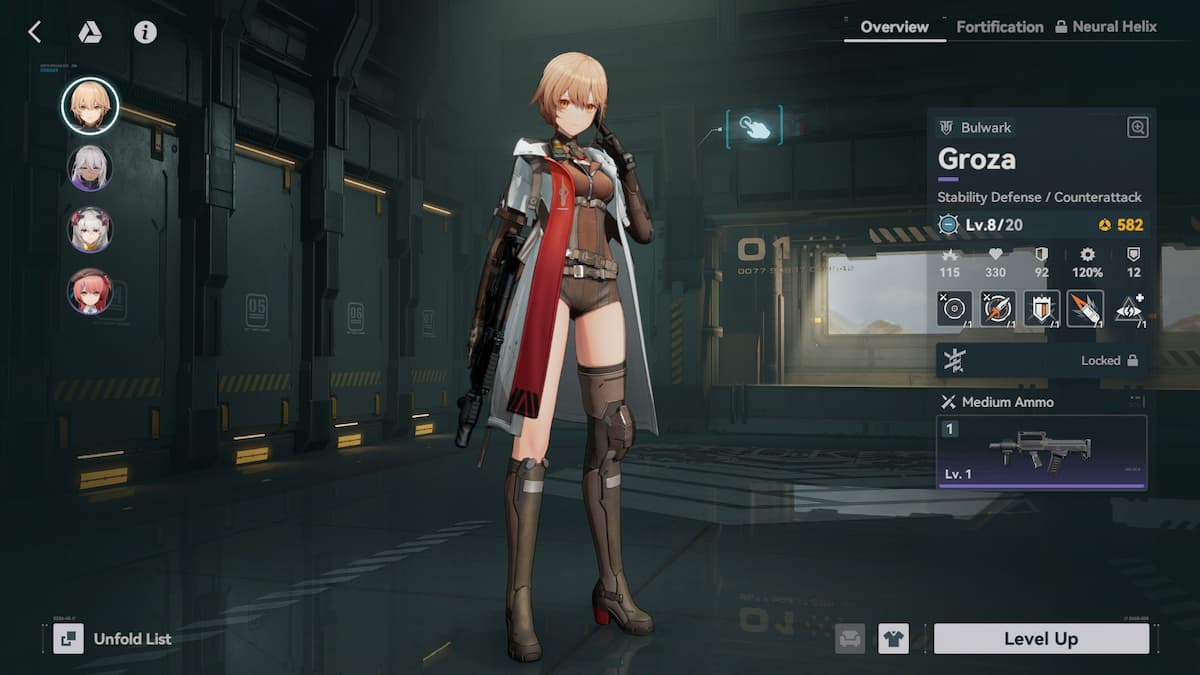Viewport: 1200px width, 675px height.
Task: Show the info panel via the i icon
Action: point(145,32)
